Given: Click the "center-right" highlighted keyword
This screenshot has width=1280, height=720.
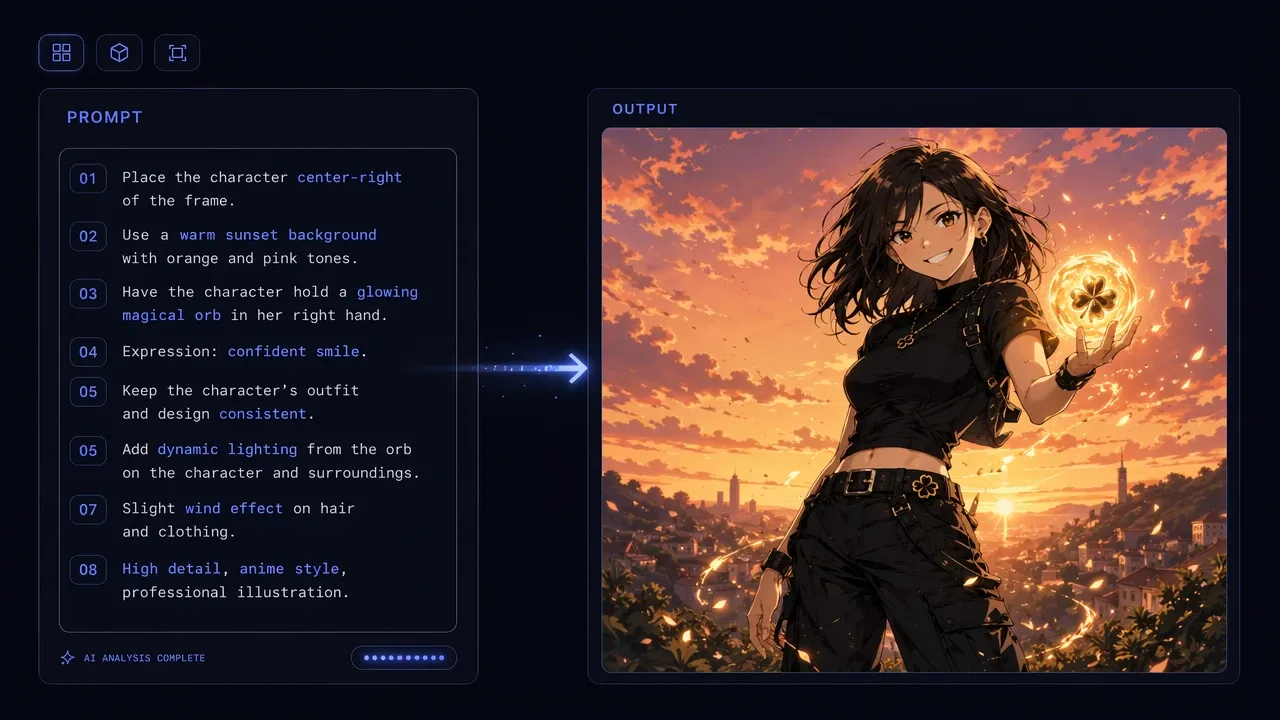Looking at the screenshot, I should (349, 177).
